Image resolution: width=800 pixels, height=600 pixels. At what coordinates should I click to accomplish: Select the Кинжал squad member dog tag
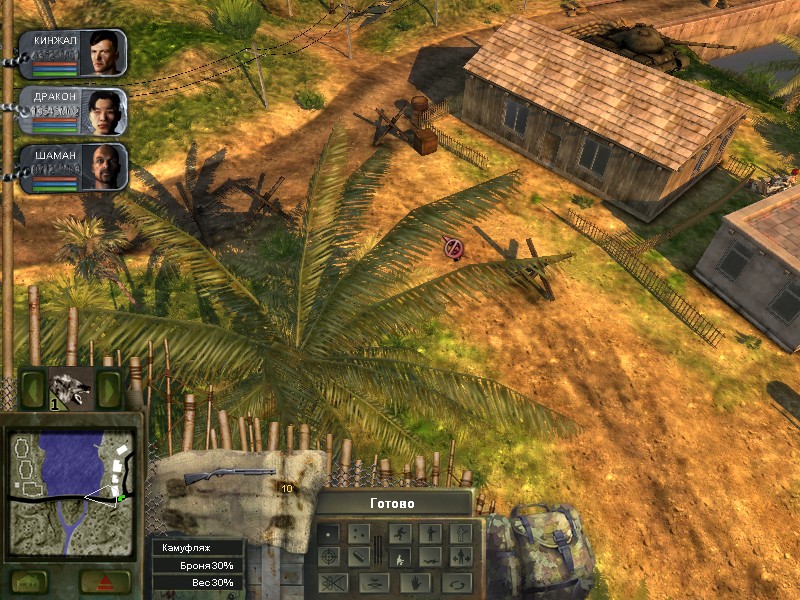(x=72, y=54)
